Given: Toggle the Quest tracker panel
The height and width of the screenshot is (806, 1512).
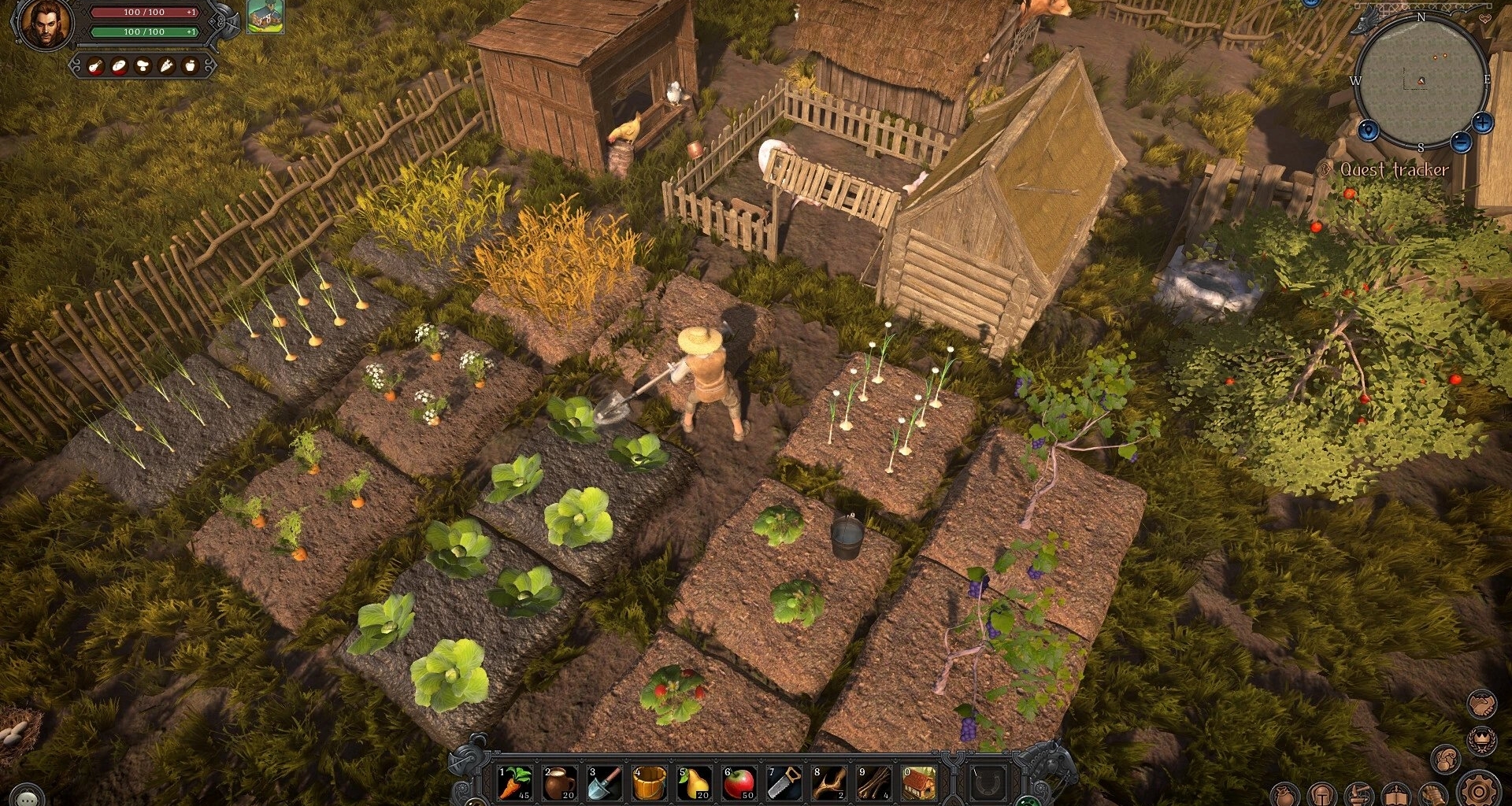Looking at the screenshot, I should [1393, 169].
